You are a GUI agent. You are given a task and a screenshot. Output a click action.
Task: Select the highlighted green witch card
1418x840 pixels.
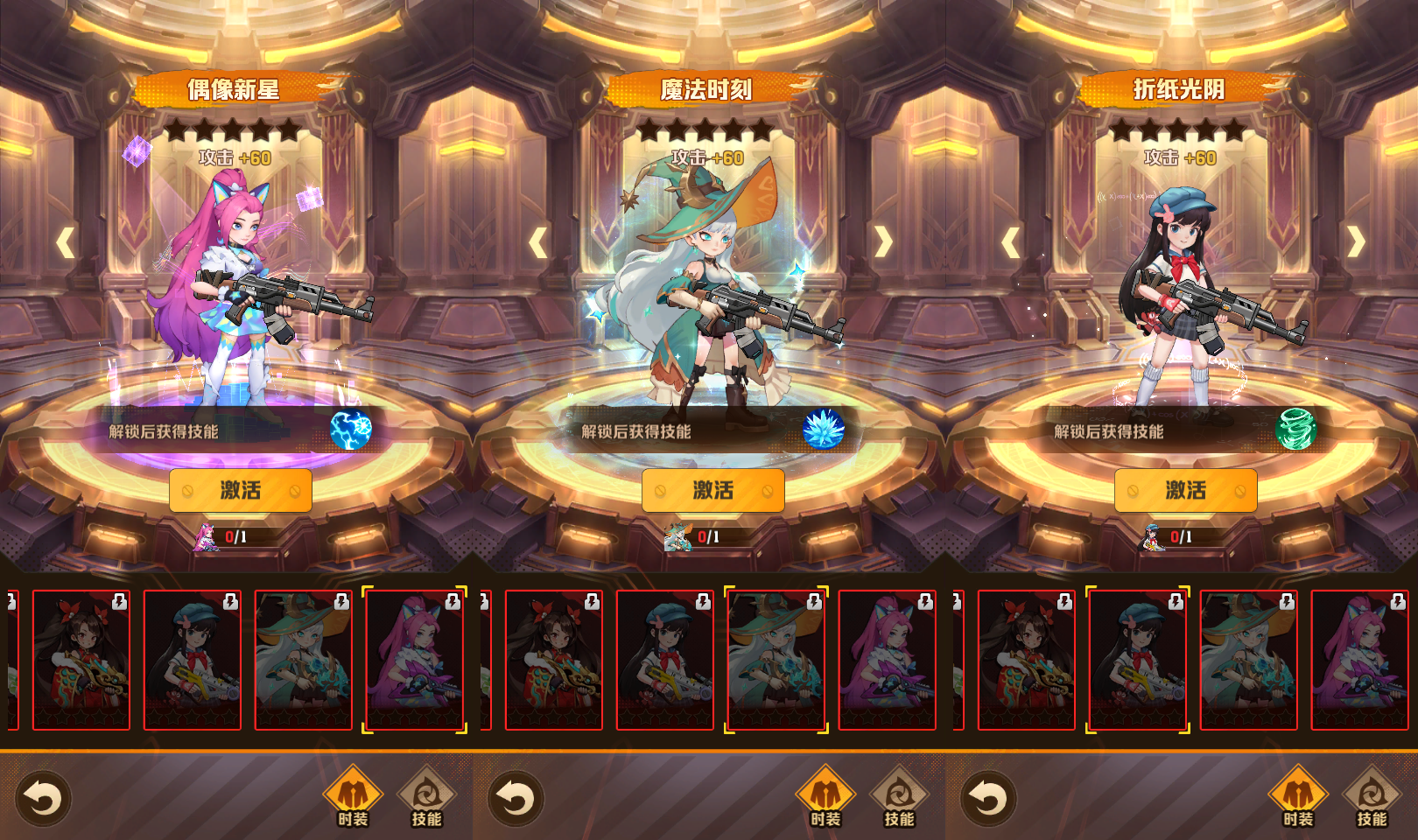tap(776, 660)
